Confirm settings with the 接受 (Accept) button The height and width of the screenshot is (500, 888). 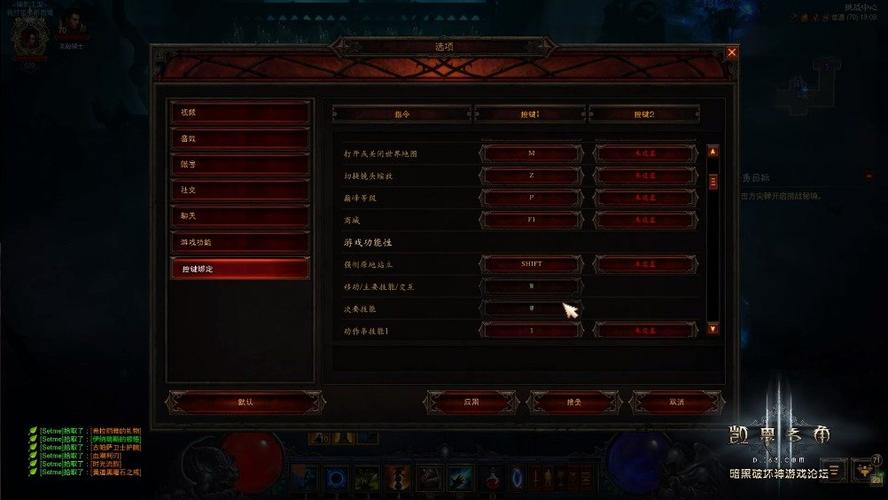click(574, 402)
